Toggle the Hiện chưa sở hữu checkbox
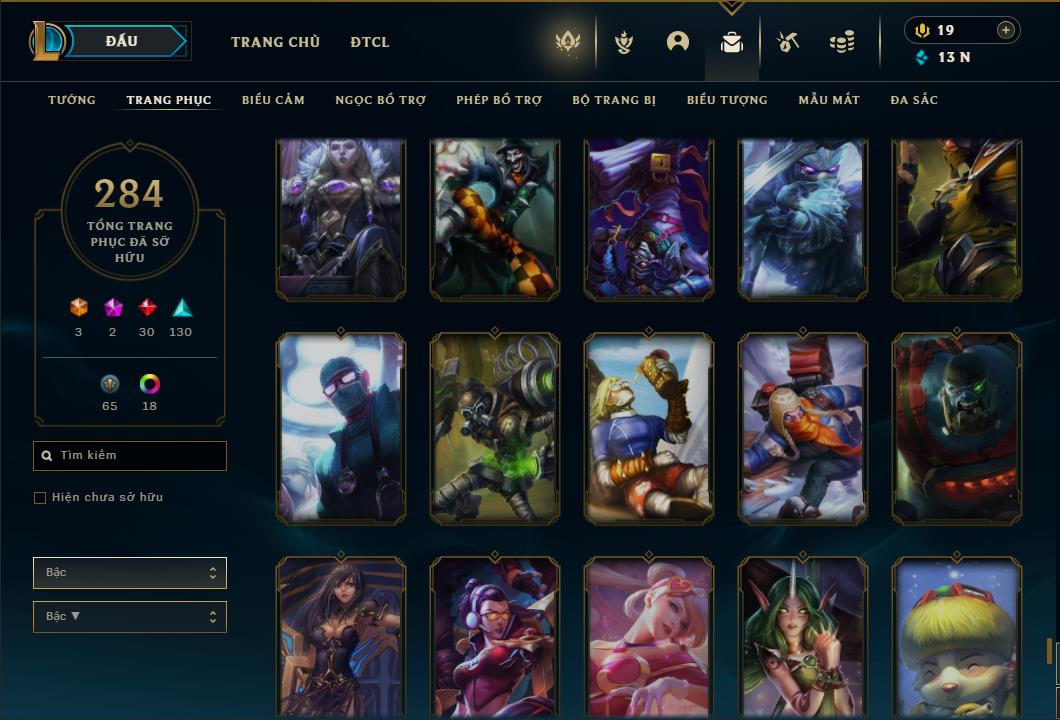 [x=40, y=498]
